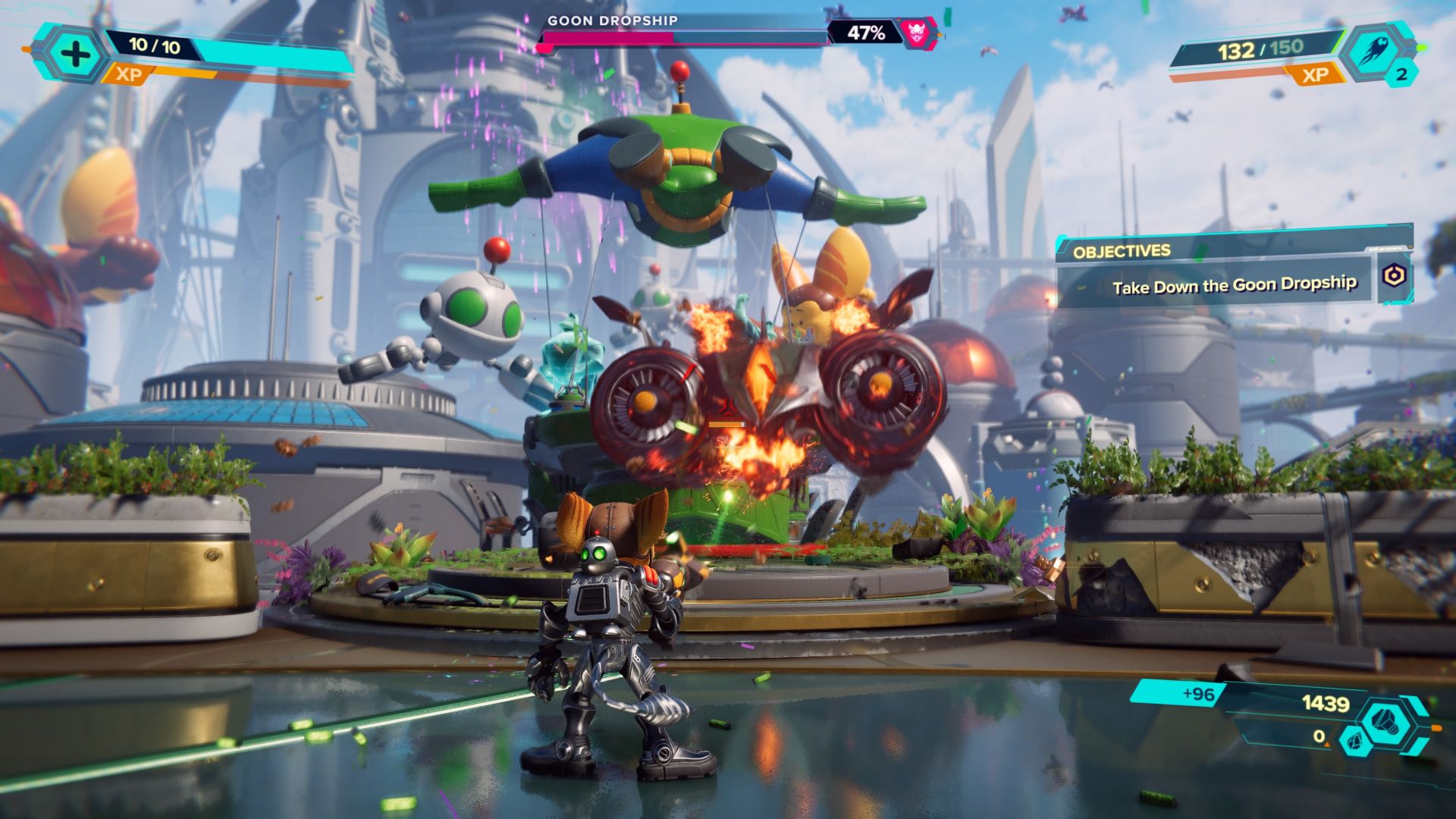Click the +96 bolts popup
This screenshot has width=1456, height=819.
[x=1197, y=693]
